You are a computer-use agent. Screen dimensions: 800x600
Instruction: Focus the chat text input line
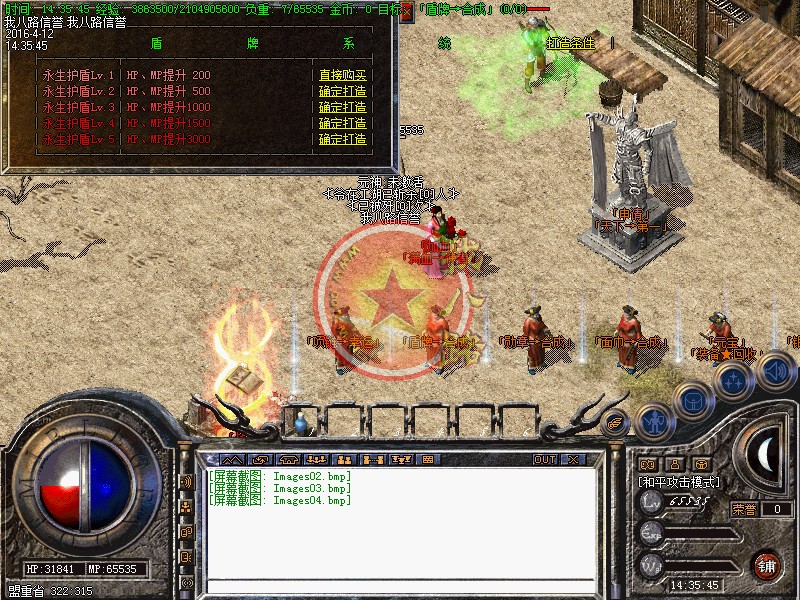click(400, 587)
